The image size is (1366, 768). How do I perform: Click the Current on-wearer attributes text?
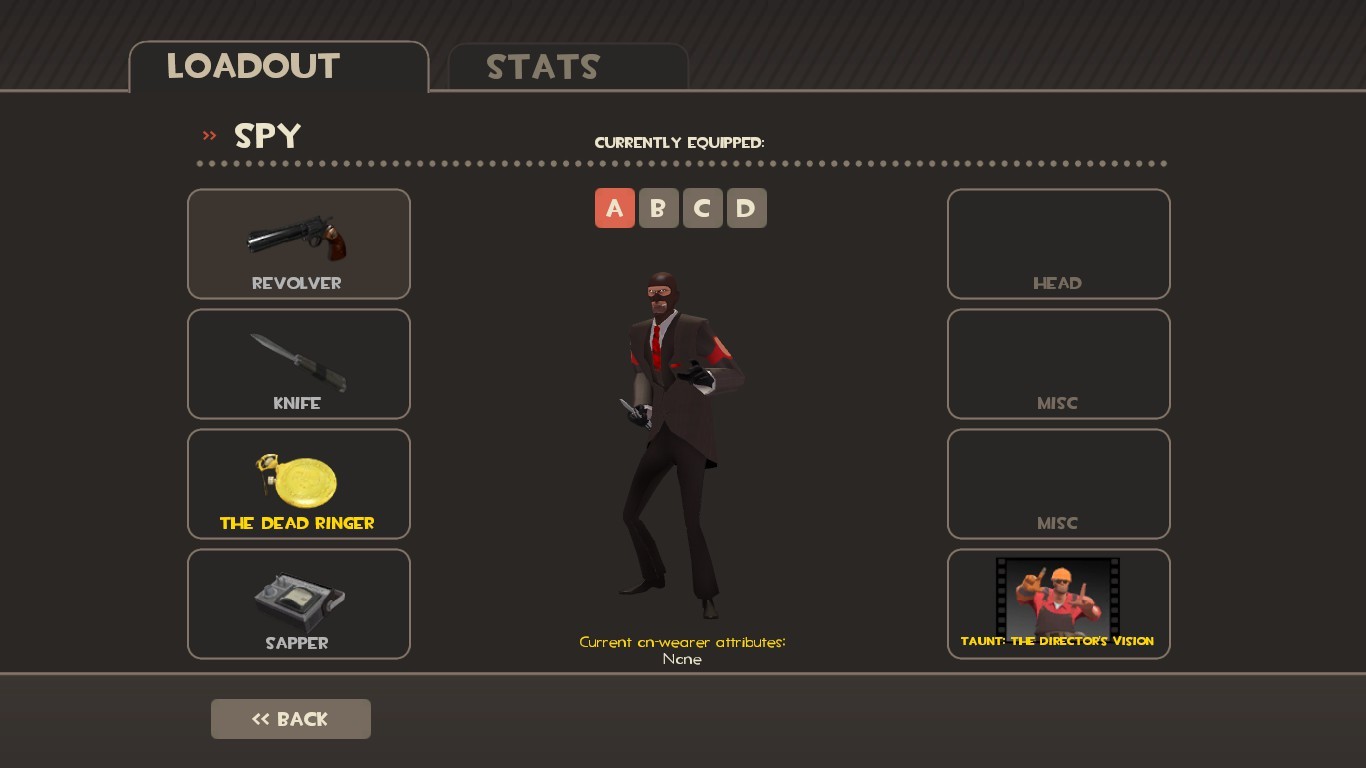[x=682, y=642]
